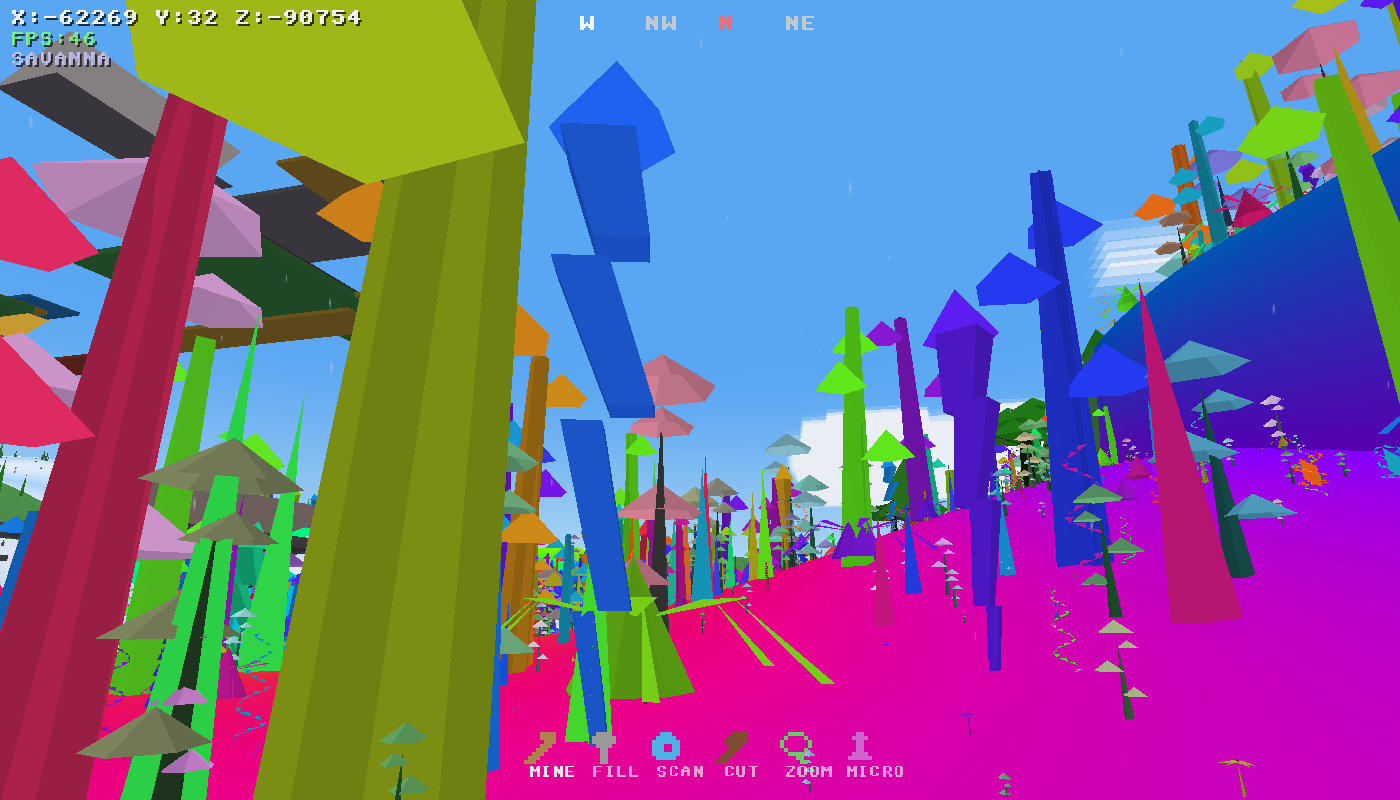The image size is (1400, 800).
Task: Click the NE compass direction
Action: point(800,22)
